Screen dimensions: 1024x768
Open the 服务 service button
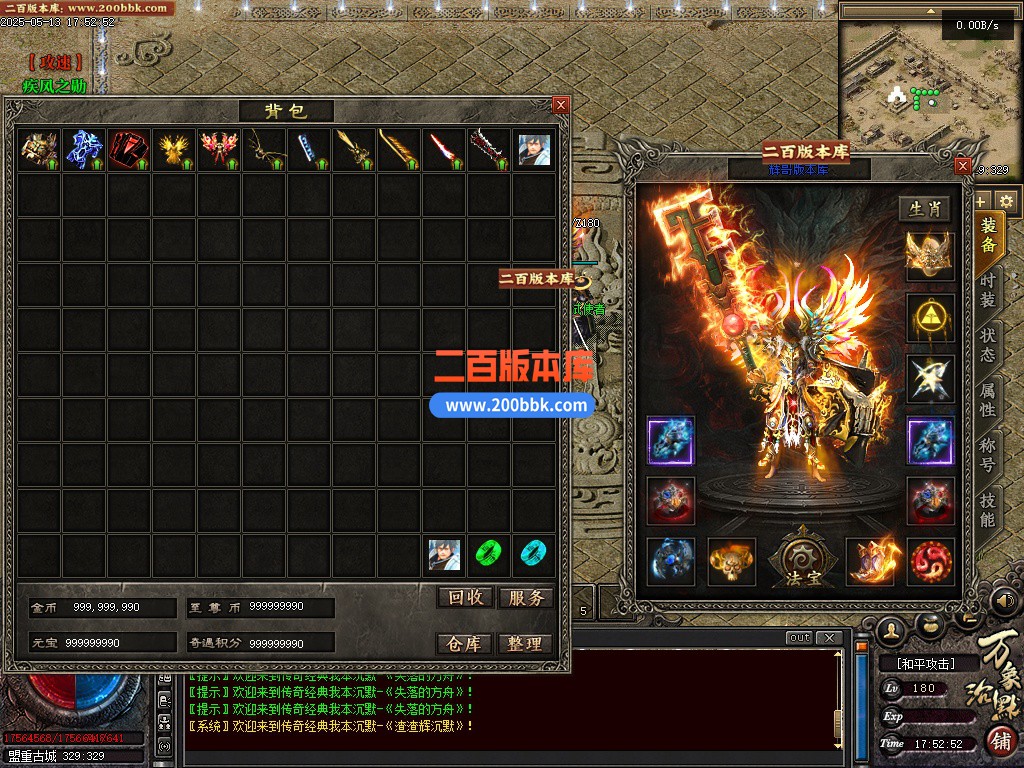[x=525, y=597]
